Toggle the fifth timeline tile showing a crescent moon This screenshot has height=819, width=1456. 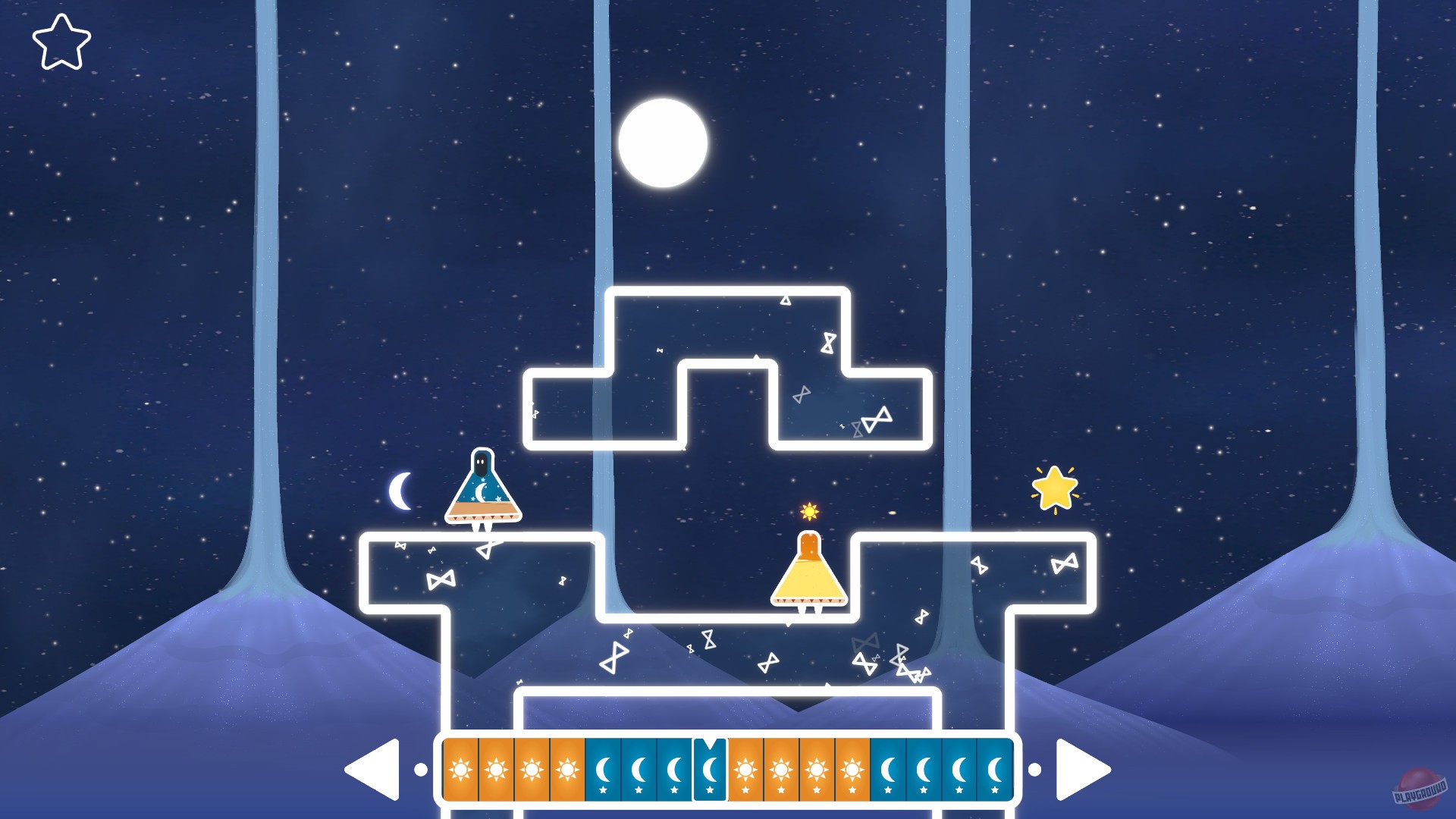[604, 769]
